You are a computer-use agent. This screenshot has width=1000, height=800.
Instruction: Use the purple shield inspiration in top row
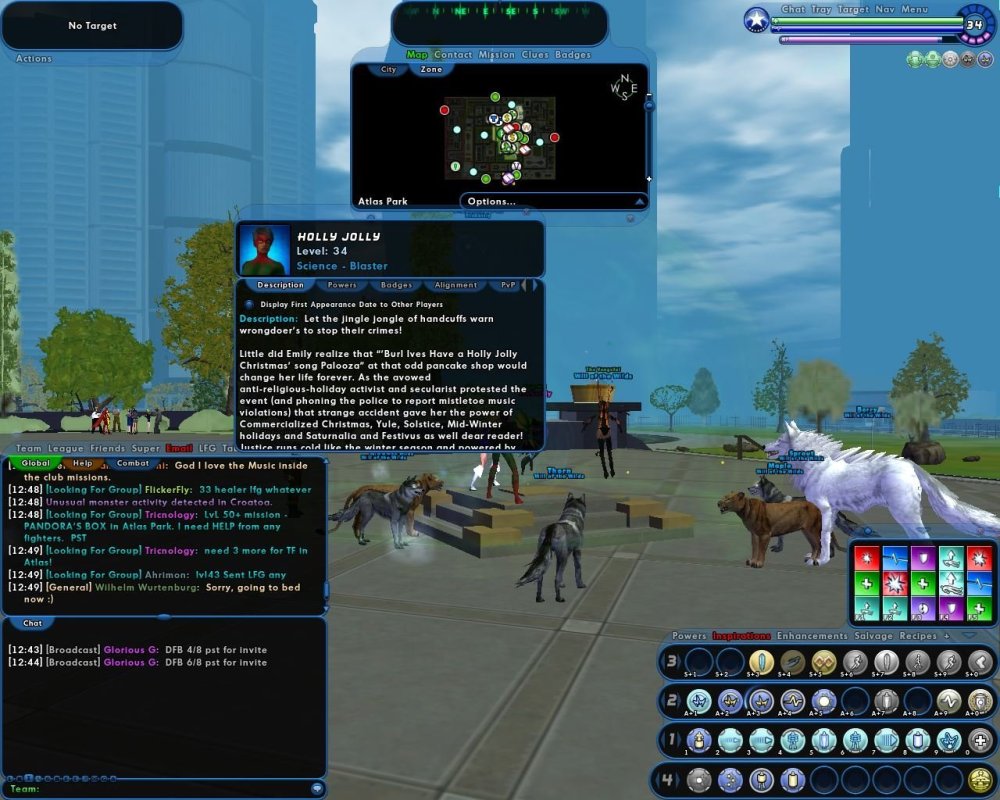tap(922, 557)
